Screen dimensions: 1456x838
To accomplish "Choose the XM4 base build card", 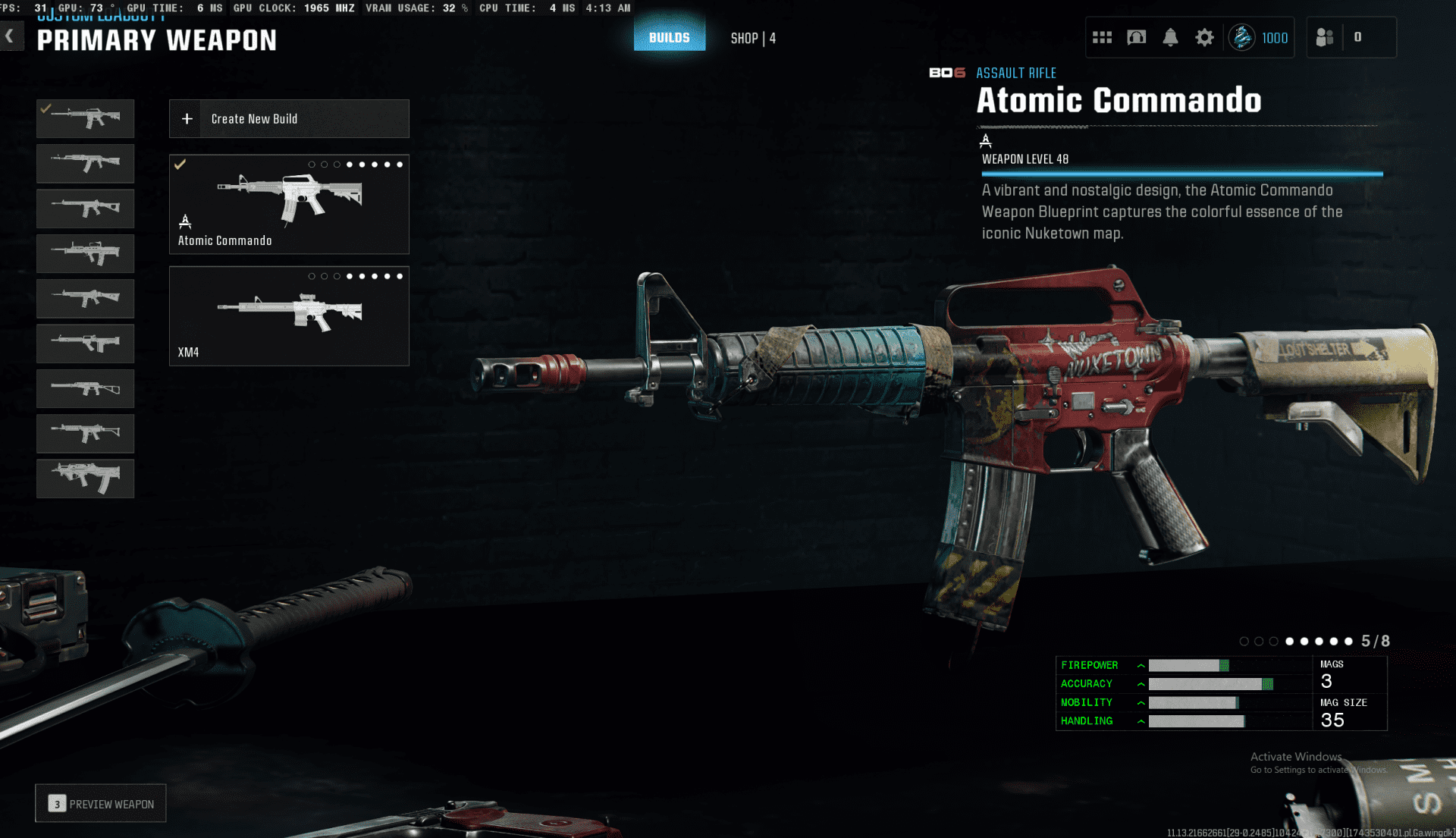I will click(x=289, y=315).
